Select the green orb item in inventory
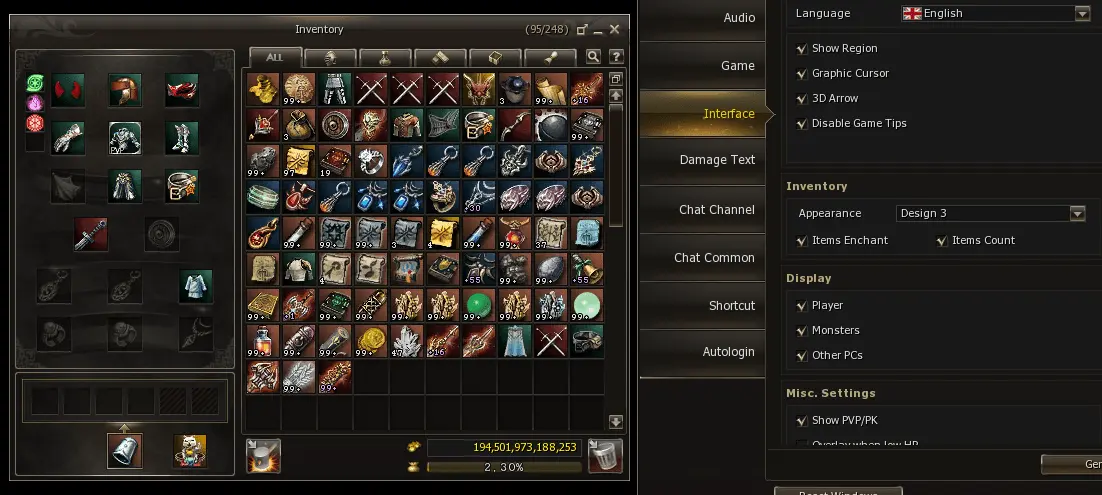 coord(479,304)
